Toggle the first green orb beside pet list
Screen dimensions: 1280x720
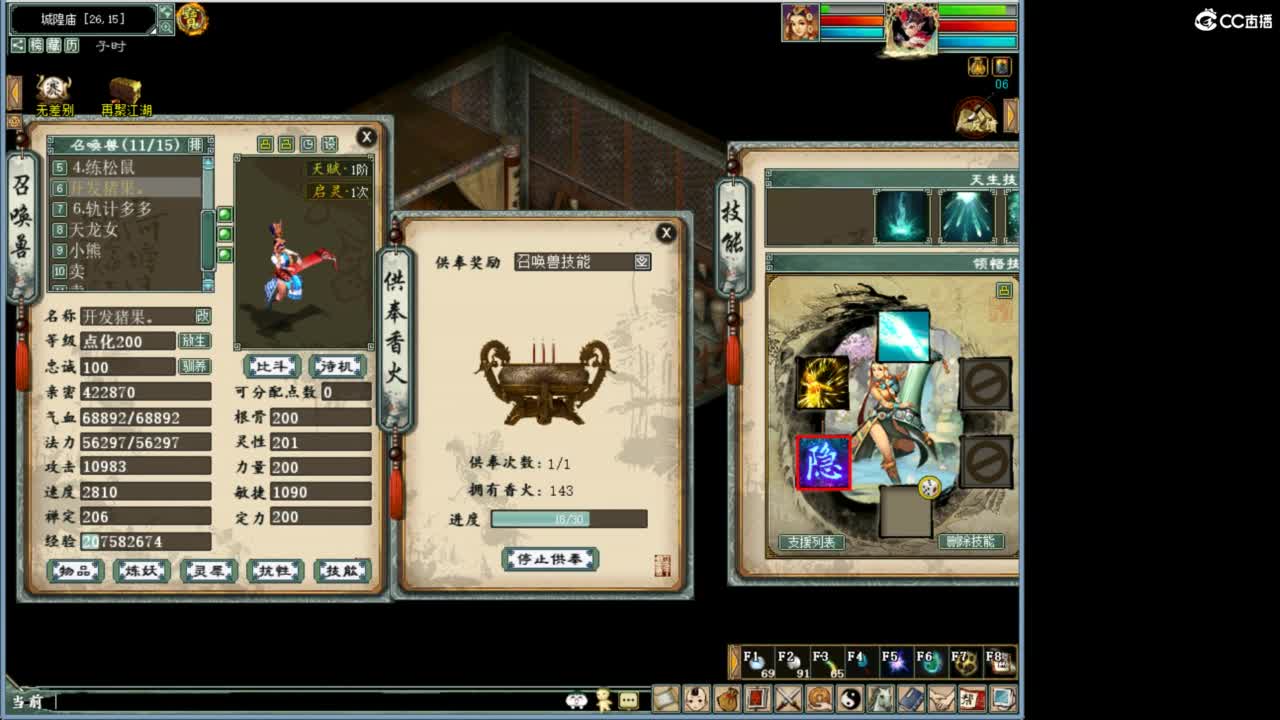tap(225, 214)
